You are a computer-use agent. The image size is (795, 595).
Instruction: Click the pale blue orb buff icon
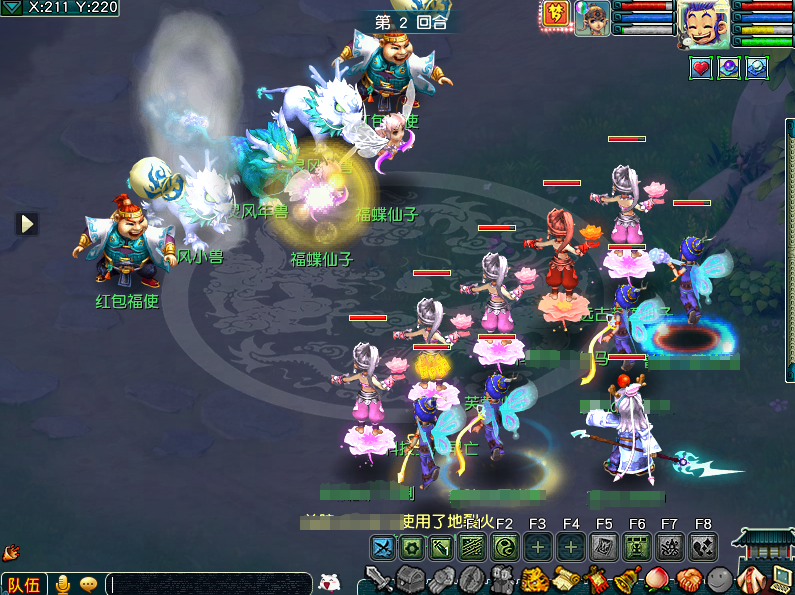pos(757,68)
